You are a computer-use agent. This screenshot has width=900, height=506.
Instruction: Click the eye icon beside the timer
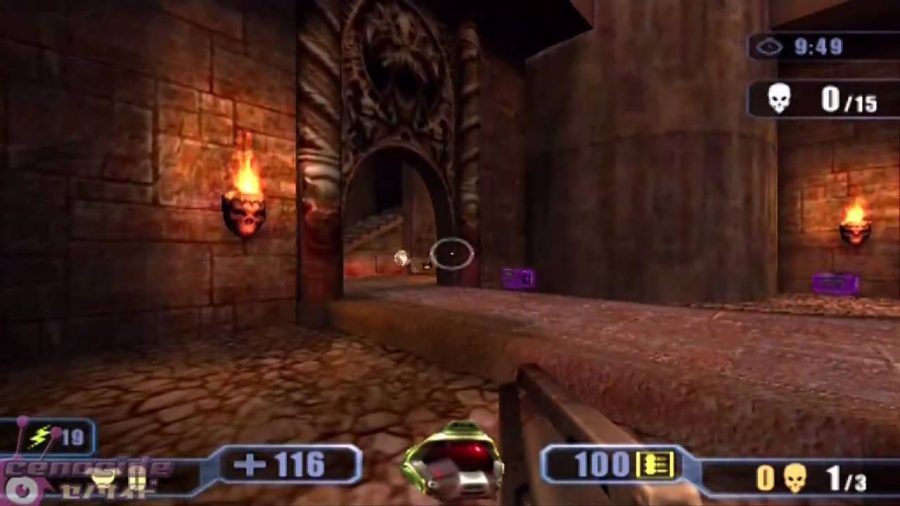pos(768,46)
